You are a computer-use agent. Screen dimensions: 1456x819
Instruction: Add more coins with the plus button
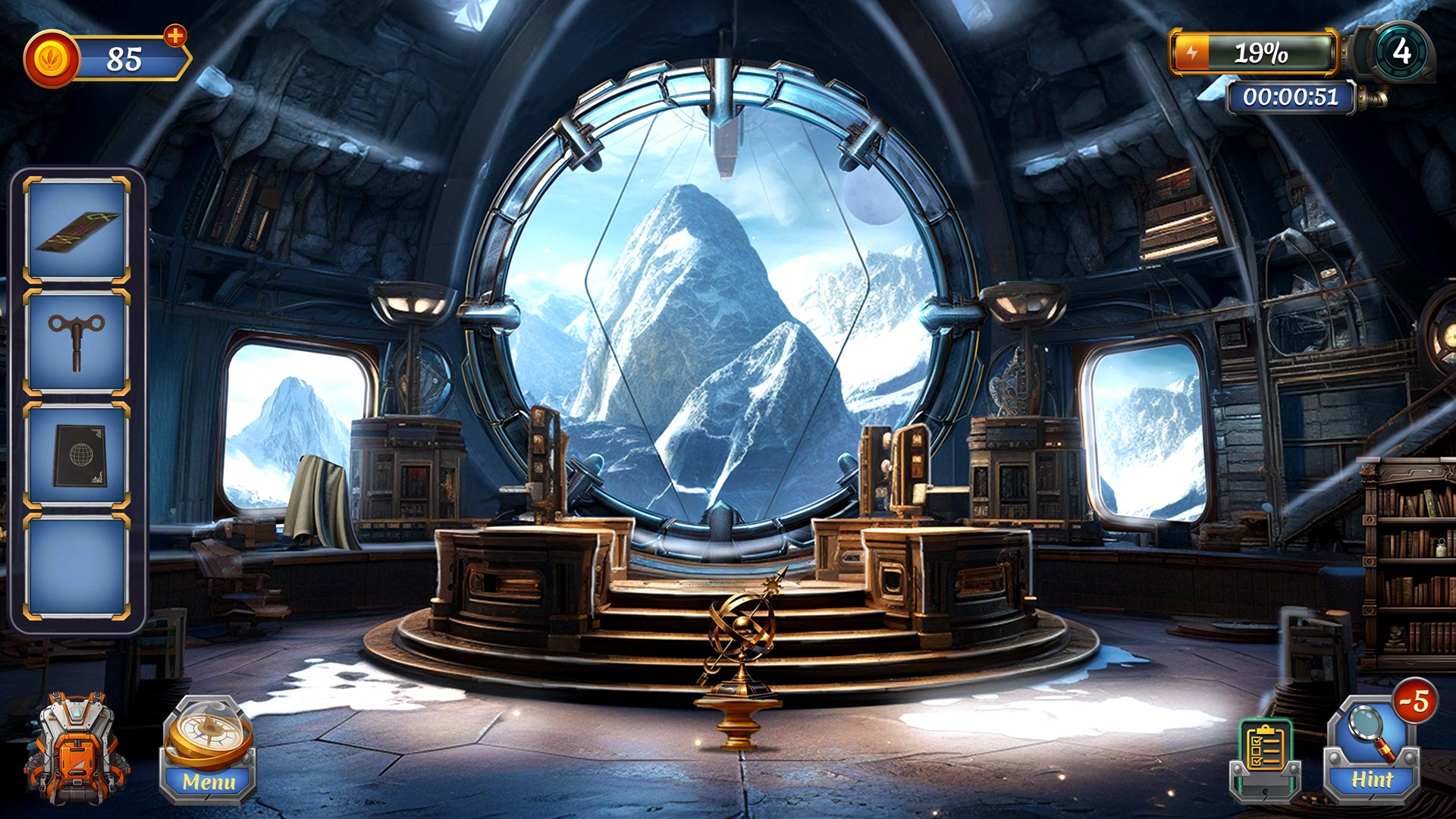click(x=175, y=36)
